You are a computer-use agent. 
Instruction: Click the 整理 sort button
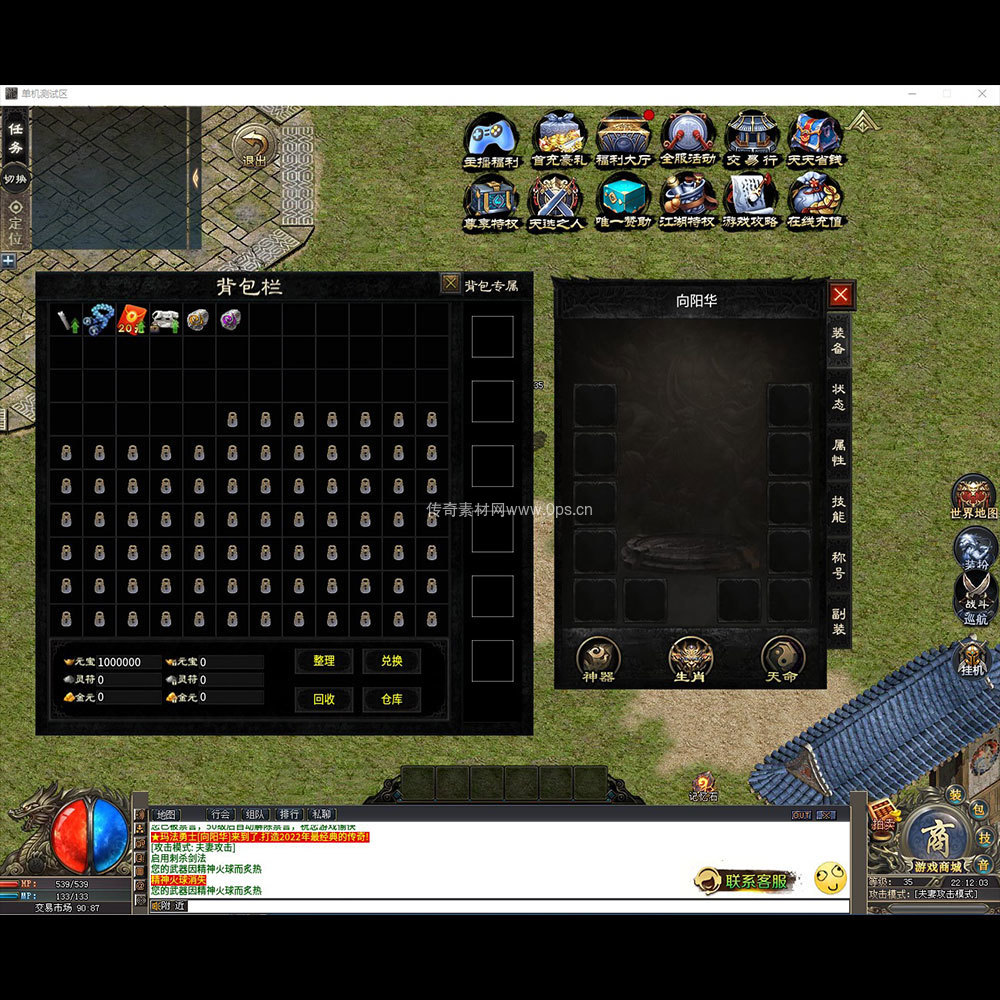pos(324,661)
